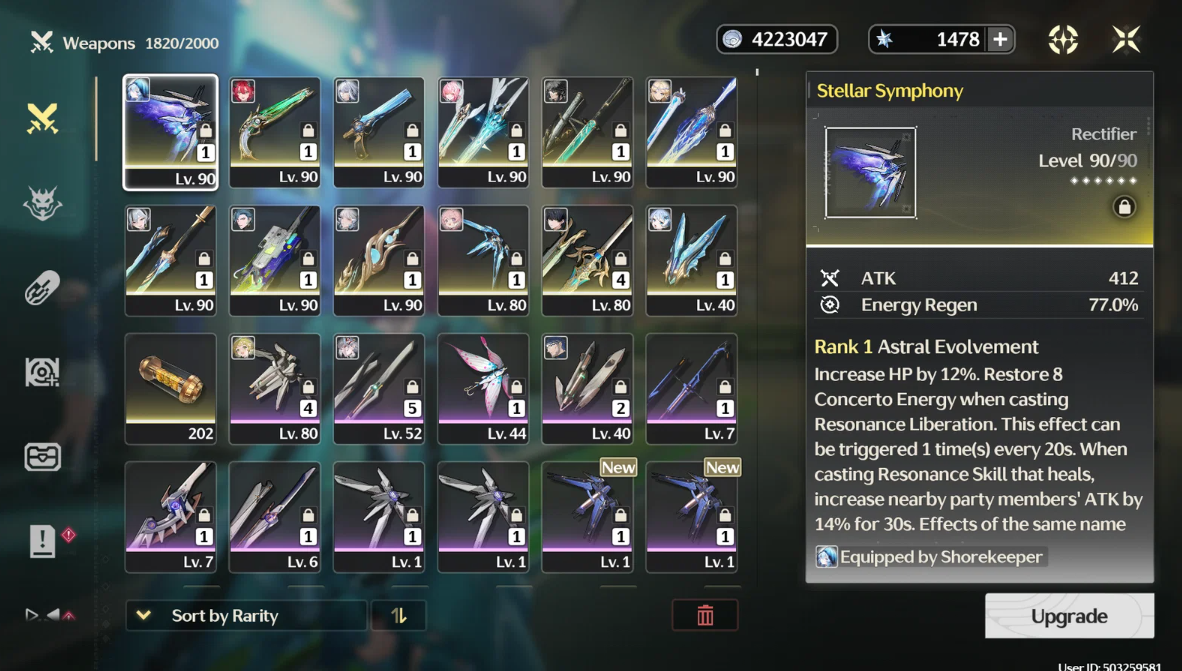
Task: Select the Lv. 80 weapon with count 4 in row two
Action: (x=587, y=260)
